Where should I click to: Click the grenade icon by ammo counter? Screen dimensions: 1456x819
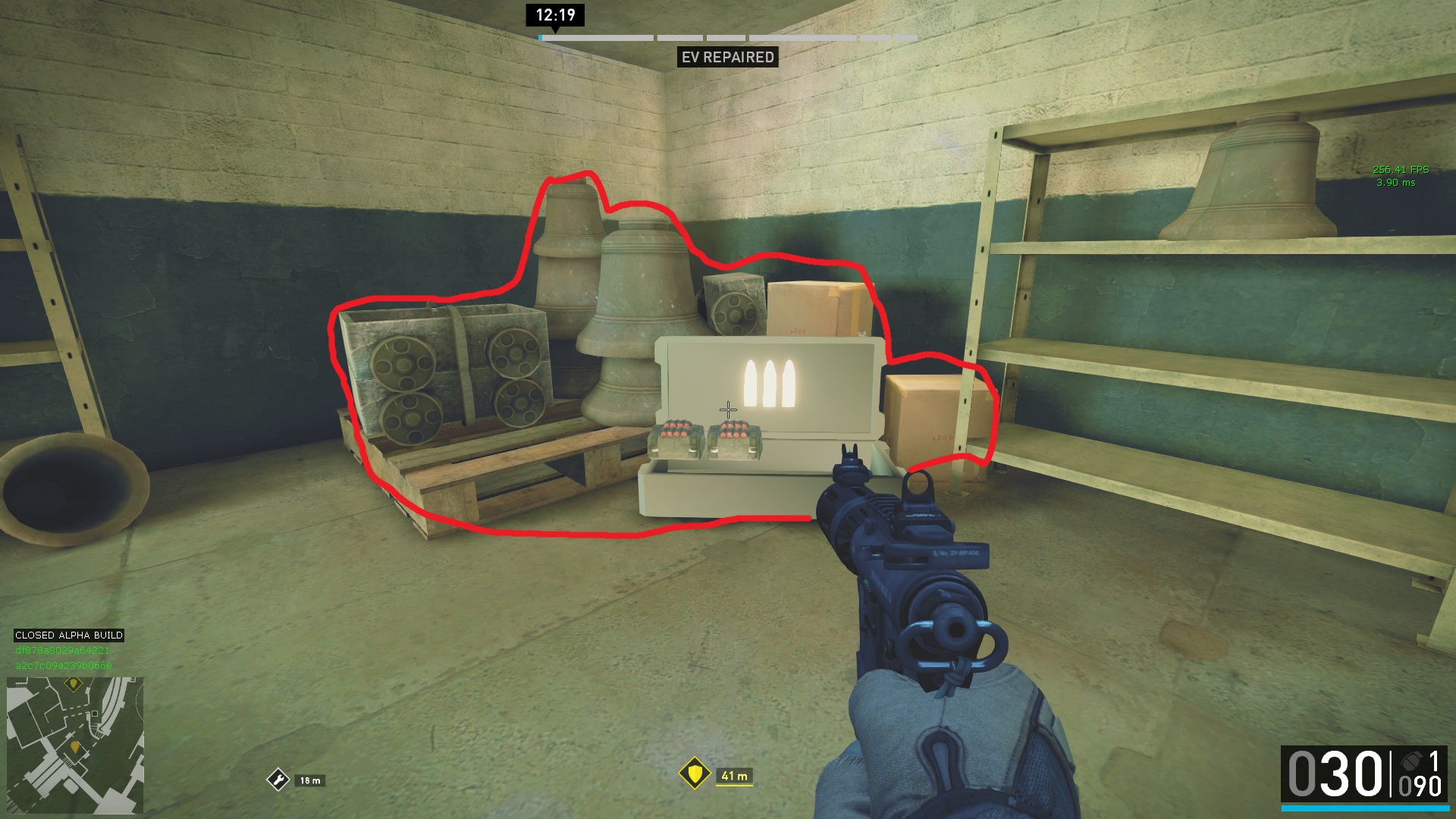click(1410, 761)
